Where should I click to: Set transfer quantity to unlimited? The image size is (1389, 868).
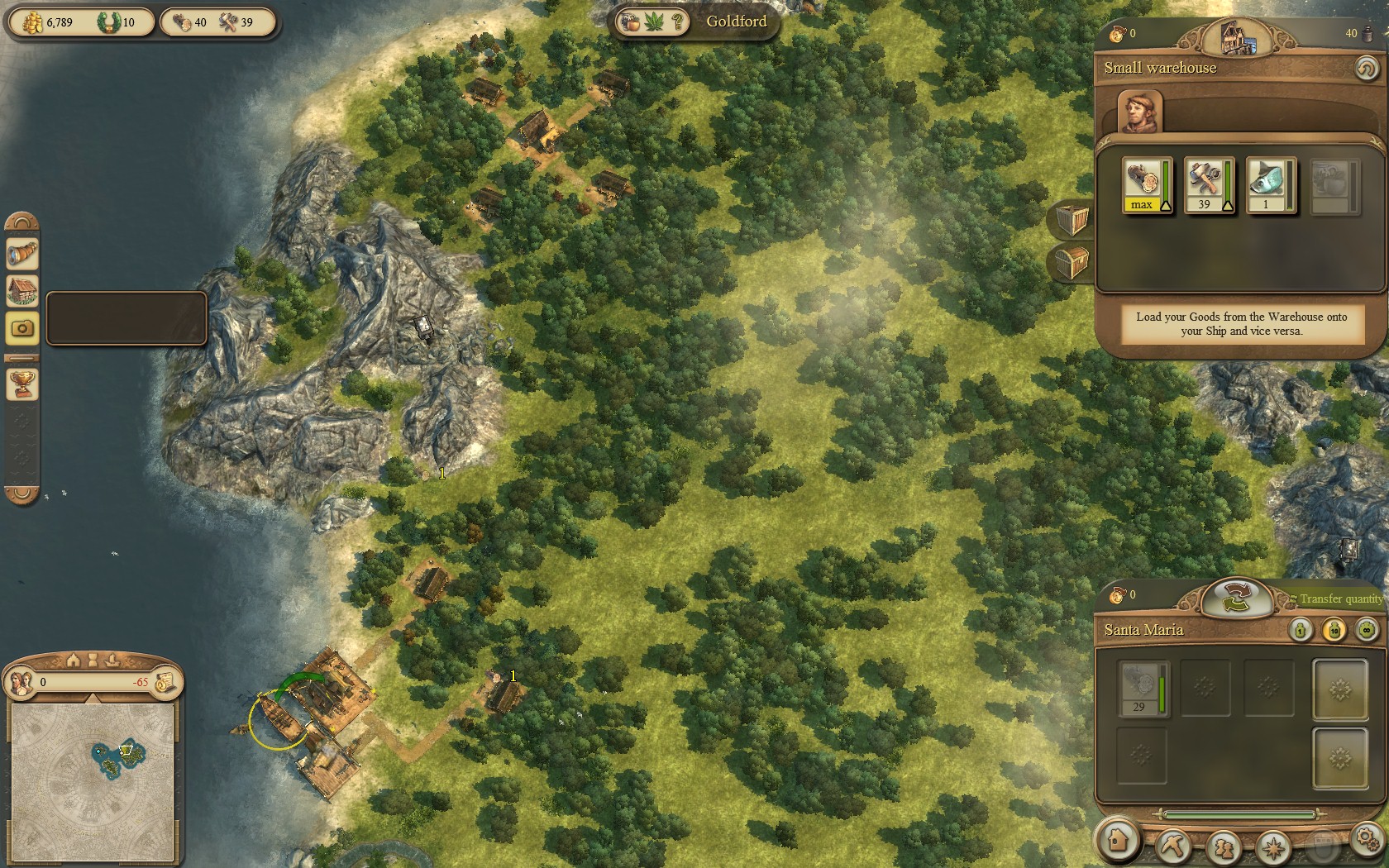(x=1367, y=631)
